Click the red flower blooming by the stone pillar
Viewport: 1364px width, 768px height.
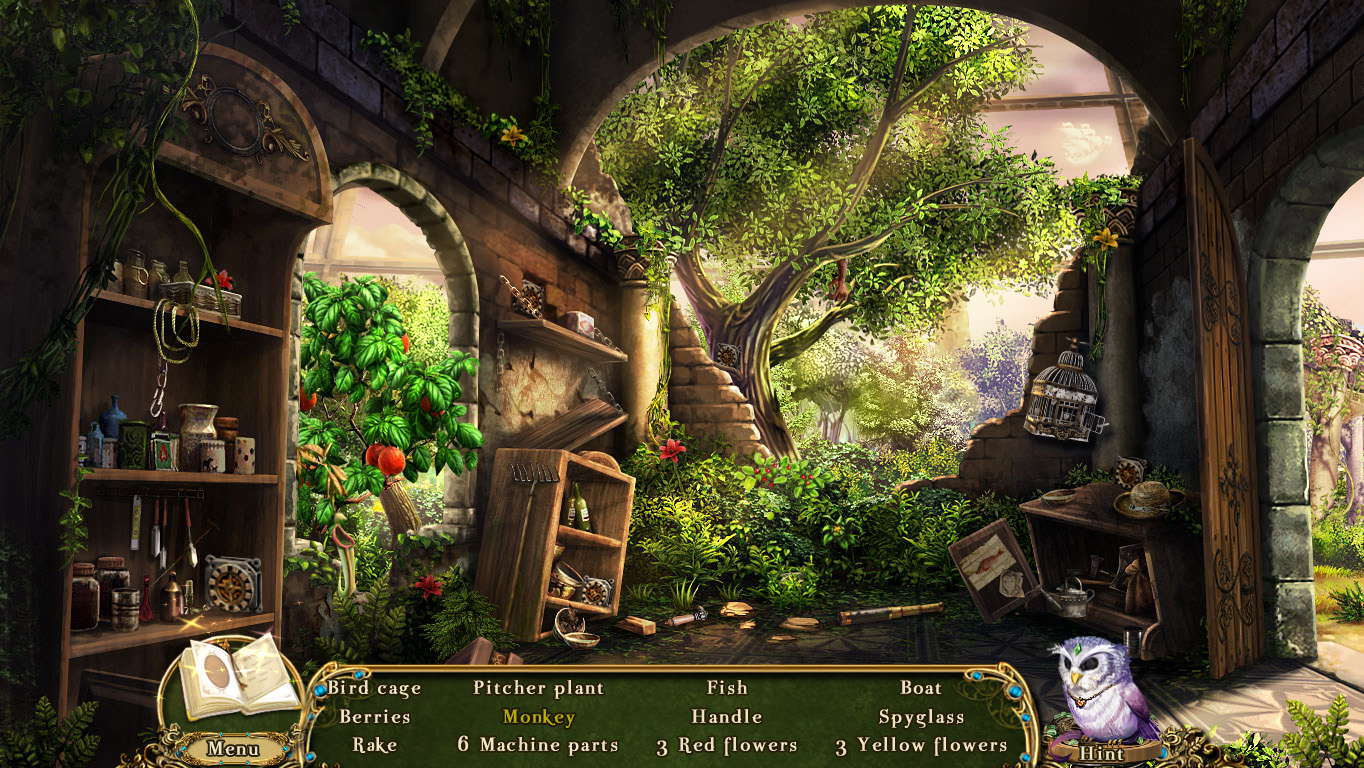click(671, 451)
